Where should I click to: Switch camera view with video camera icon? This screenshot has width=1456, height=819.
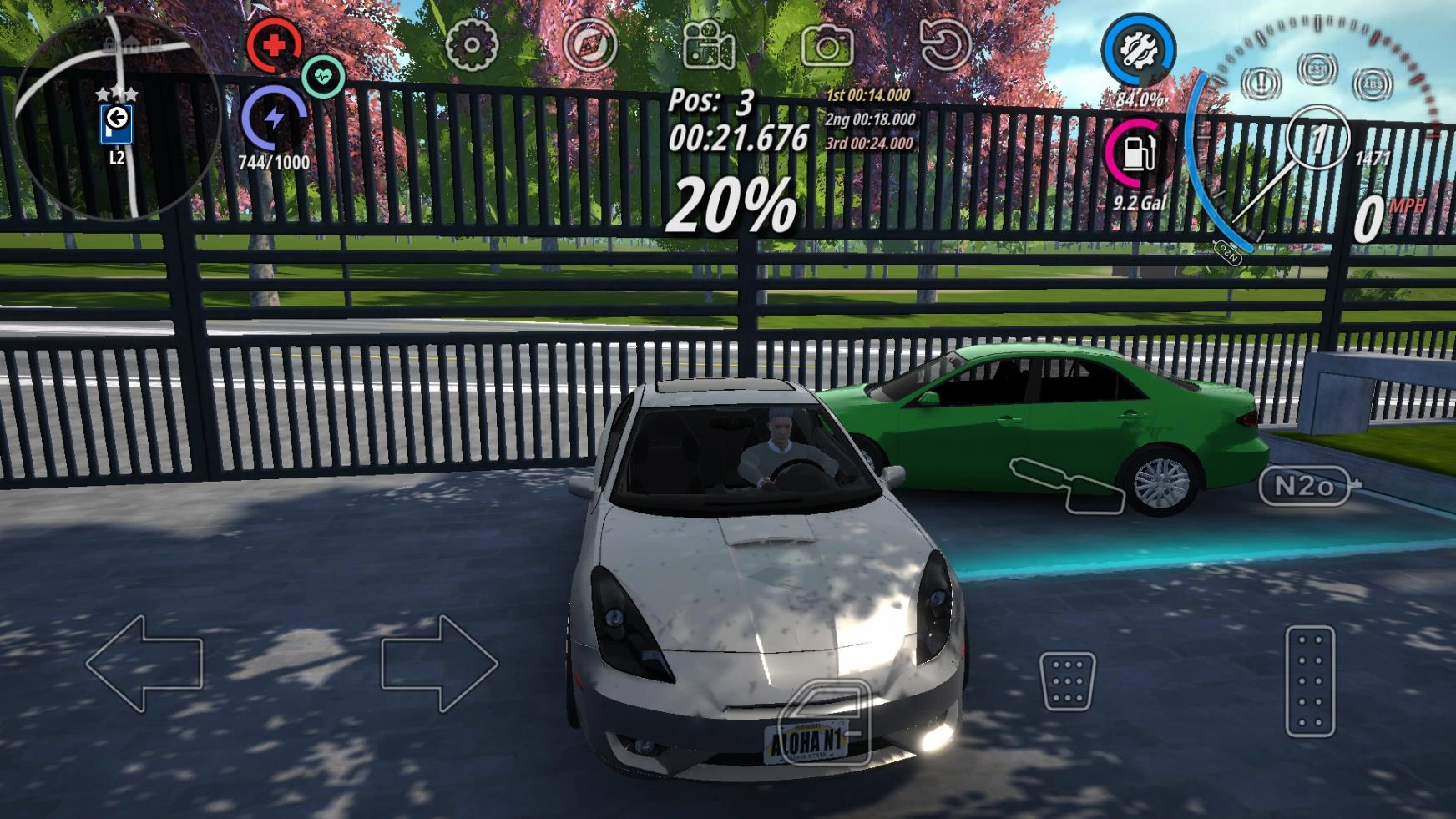(x=708, y=45)
